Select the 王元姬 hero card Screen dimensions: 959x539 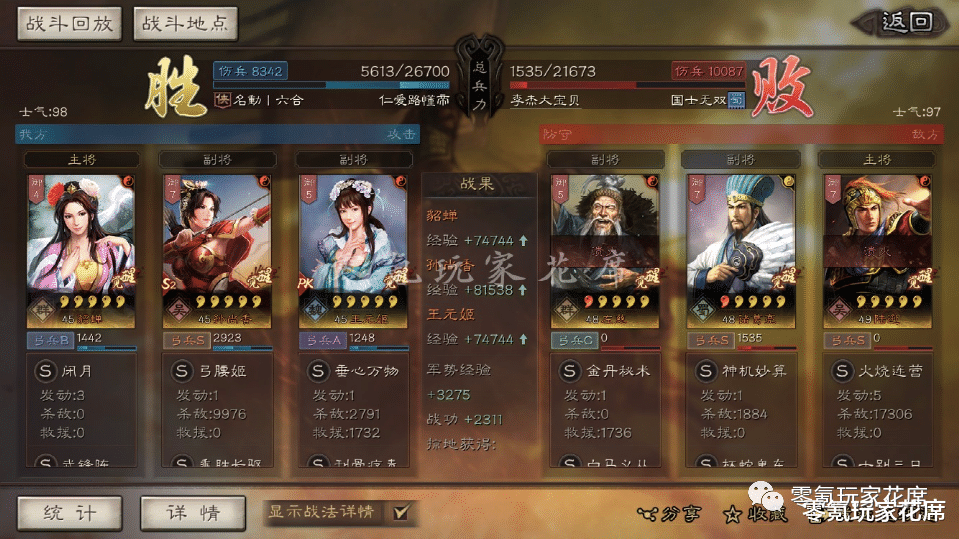coord(352,250)
